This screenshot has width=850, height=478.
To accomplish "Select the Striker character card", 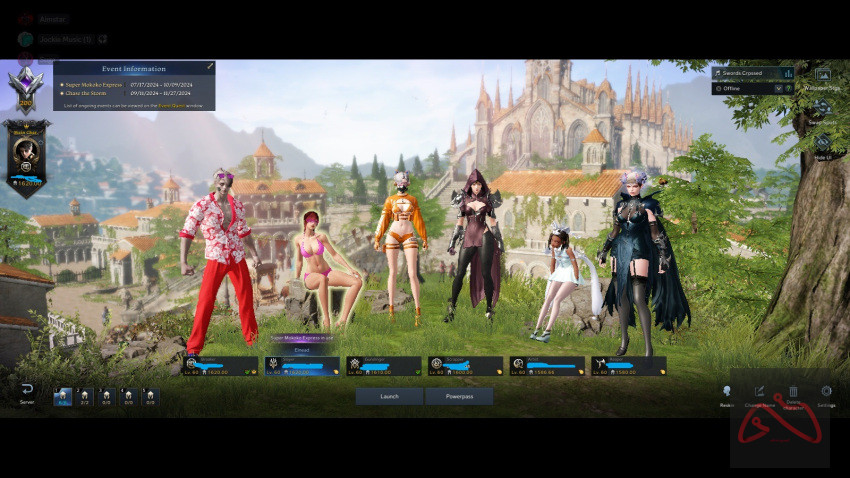I will pyautogui.click(x=220, y=366).
